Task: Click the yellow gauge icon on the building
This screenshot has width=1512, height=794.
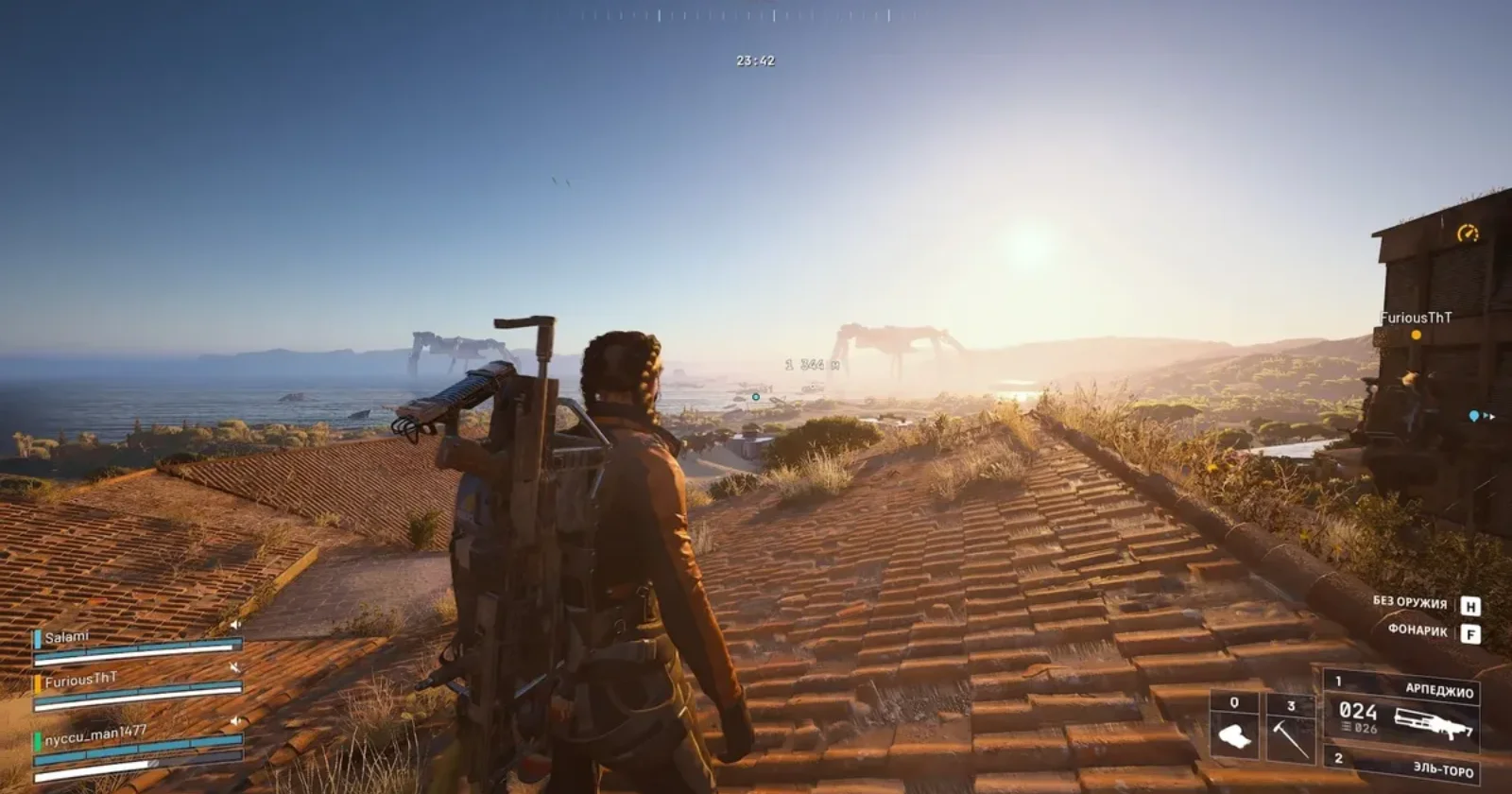Action: click(1467, 233)
